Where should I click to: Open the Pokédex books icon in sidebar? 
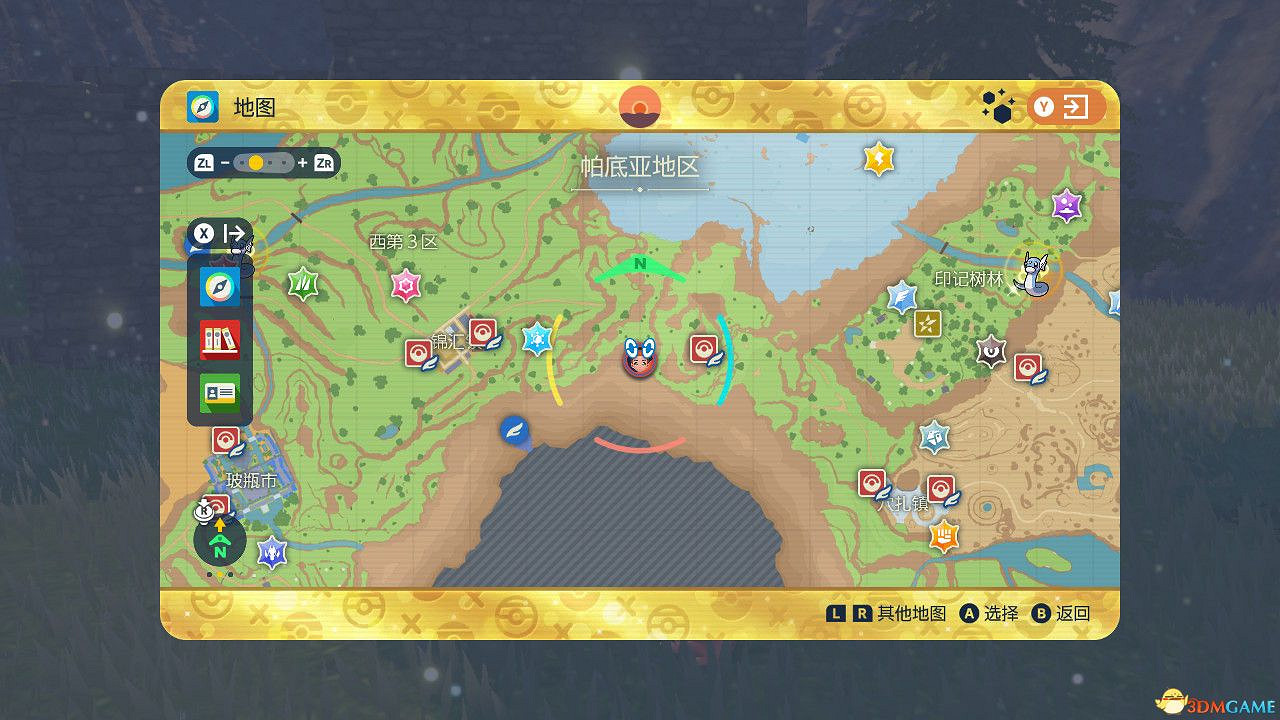pyautogui.click(x=219, y=339)
